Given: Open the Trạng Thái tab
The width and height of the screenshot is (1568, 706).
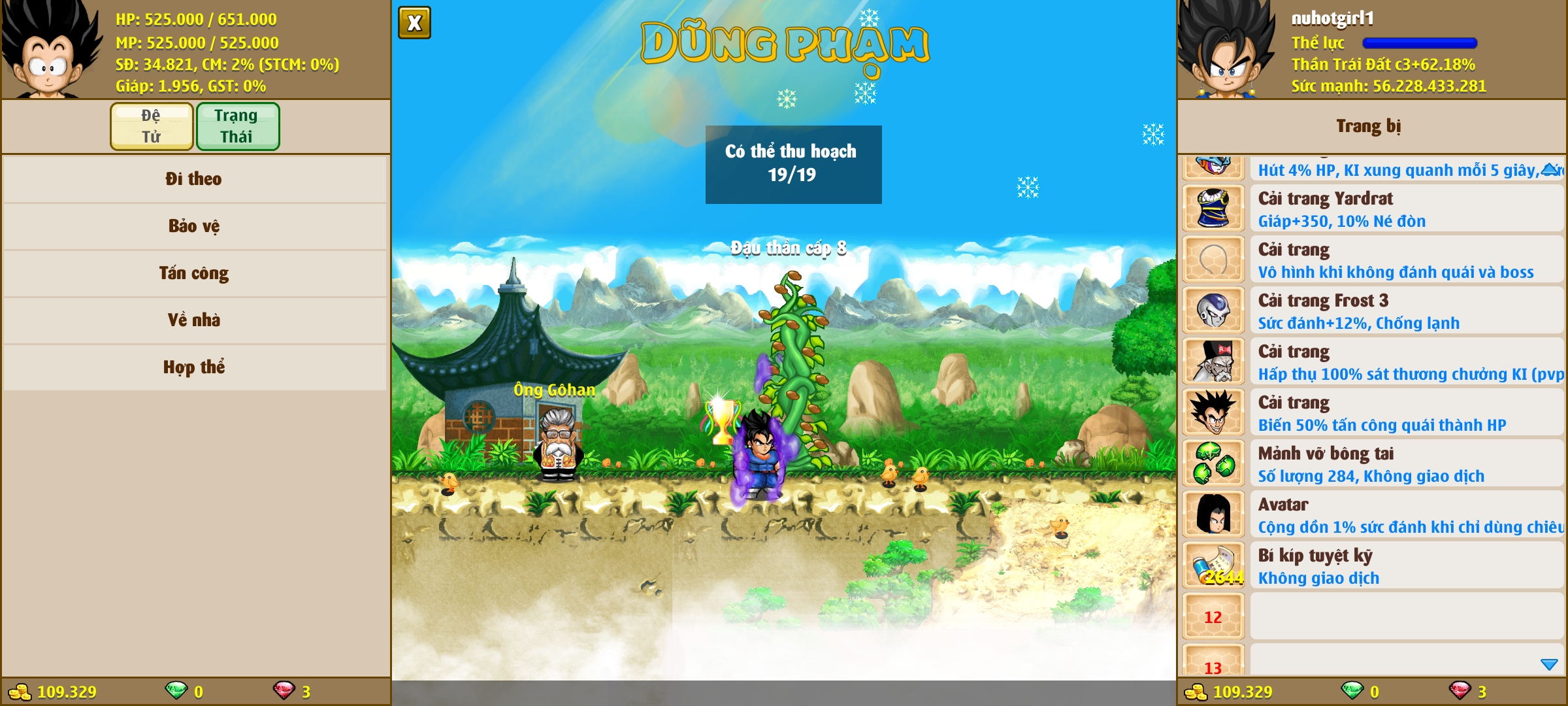Looking at the screenshot, I should click(x=237, y=126).
